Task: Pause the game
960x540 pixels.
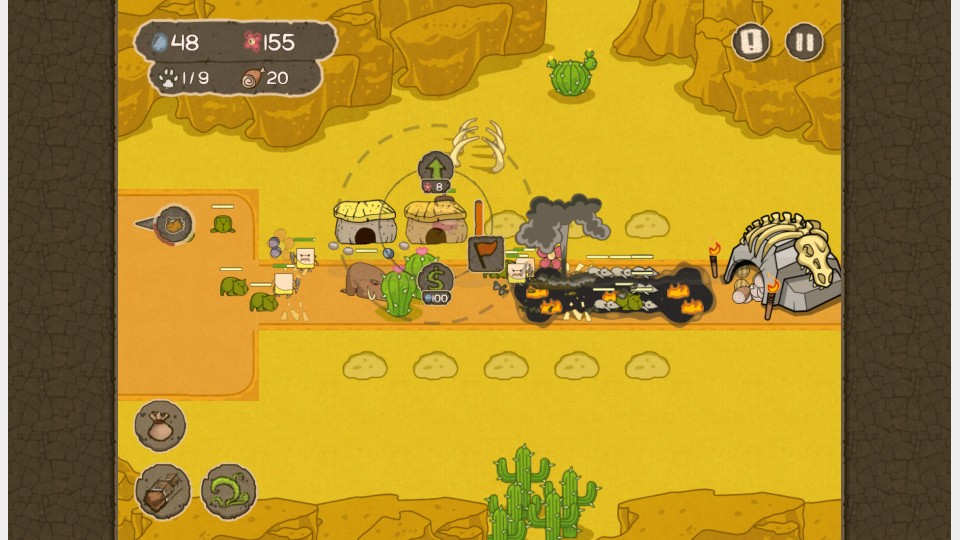Action: pyautogui.click(x=804, y=42)
